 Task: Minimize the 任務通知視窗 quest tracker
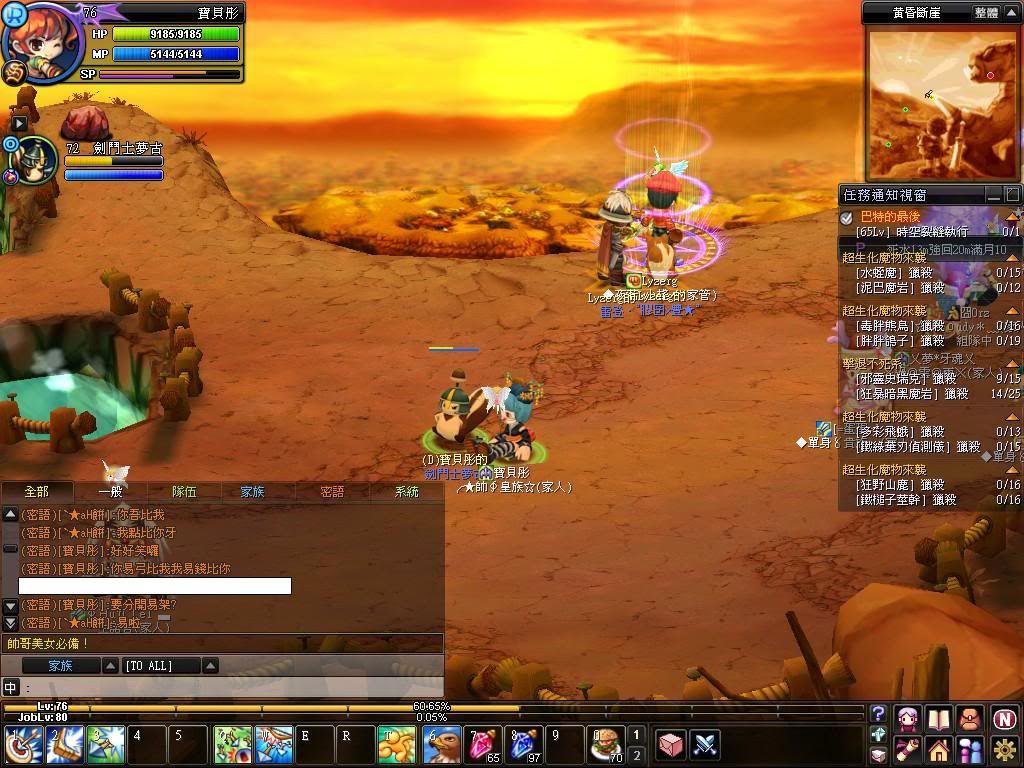[x=994, y=194]
